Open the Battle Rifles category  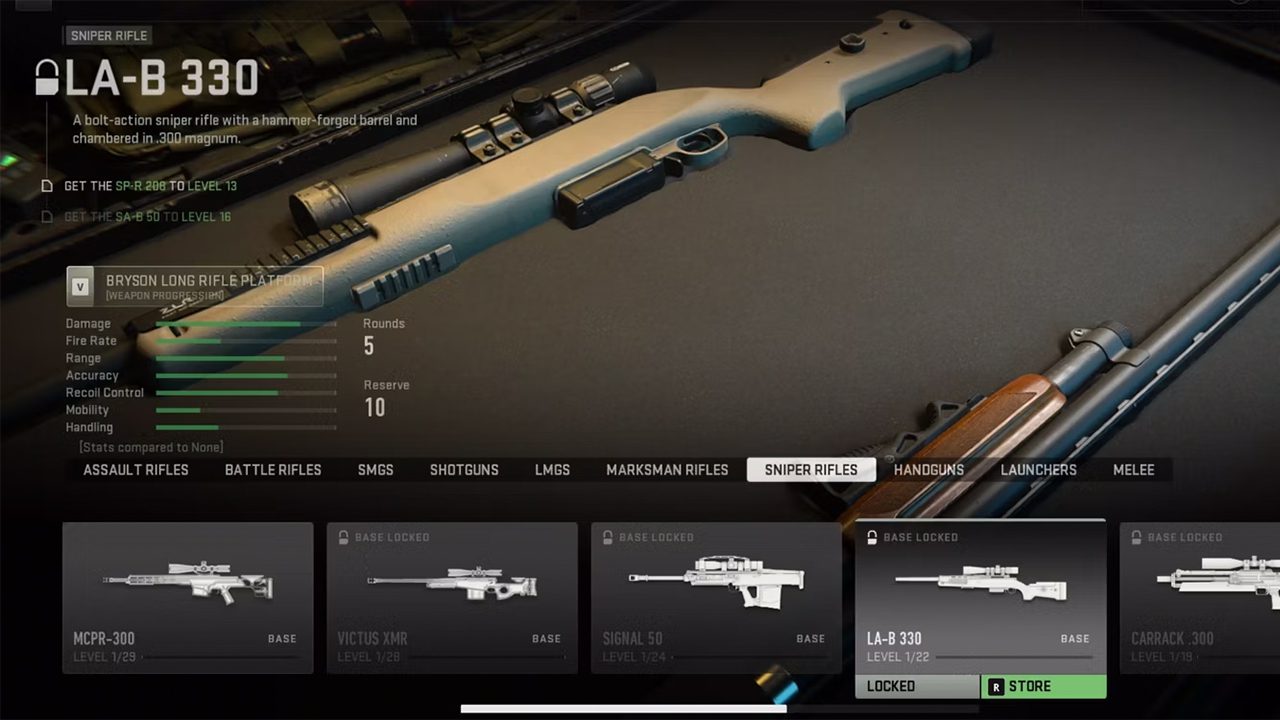pos(273,470)
